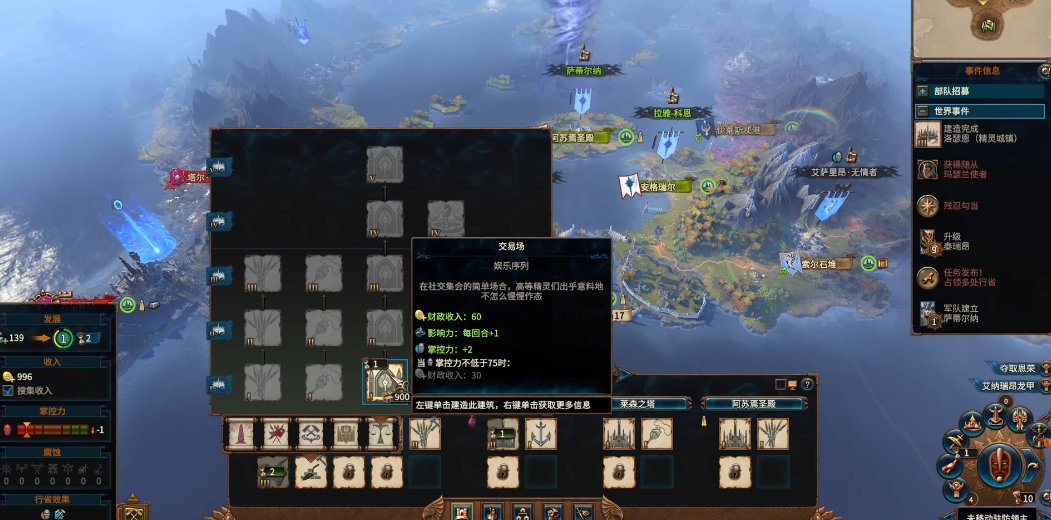
Task: Build the 交易场 building for 900 gold
Action: pos(385,382)
